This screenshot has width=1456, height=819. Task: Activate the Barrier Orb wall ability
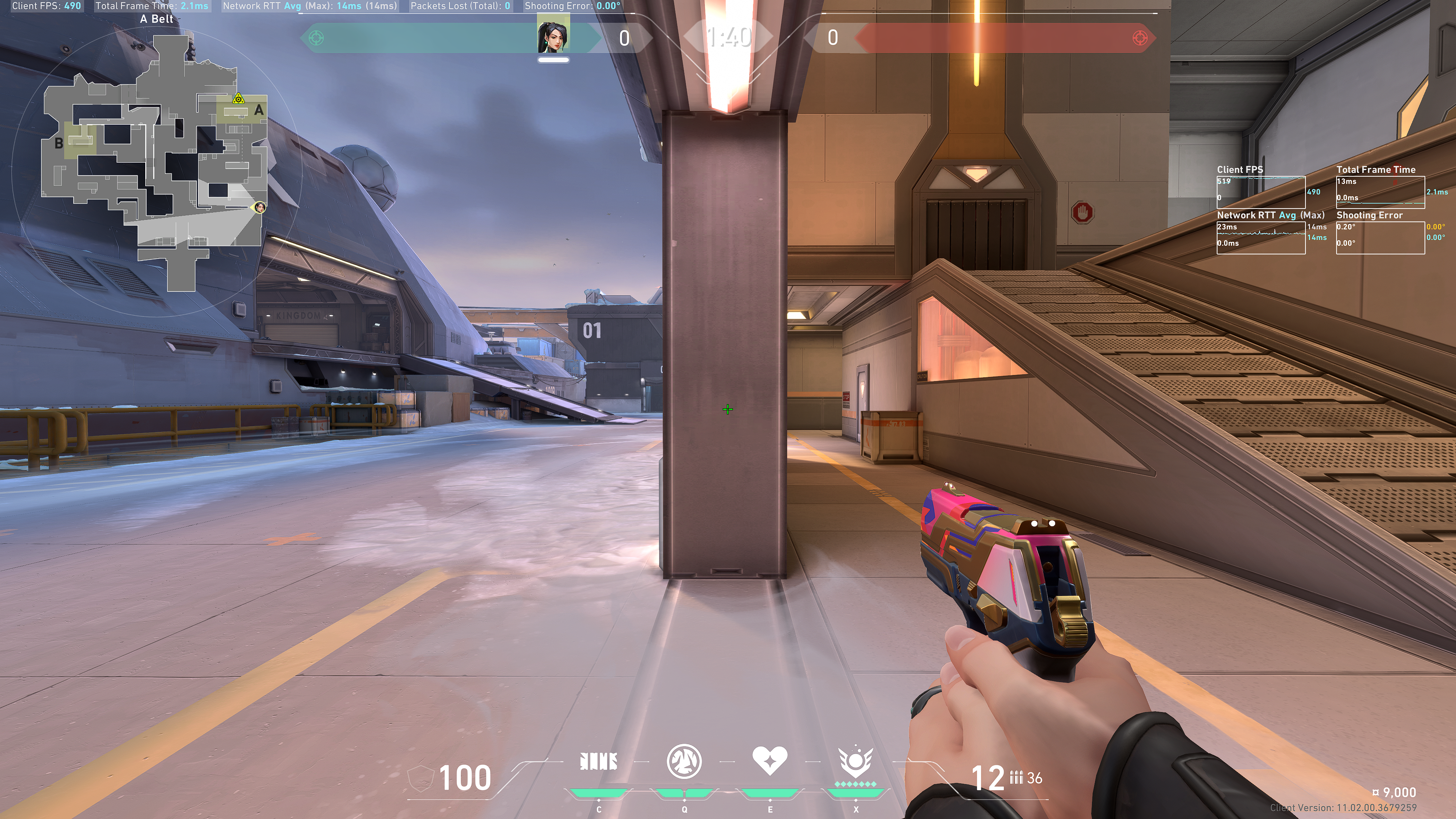pos(599,762)
